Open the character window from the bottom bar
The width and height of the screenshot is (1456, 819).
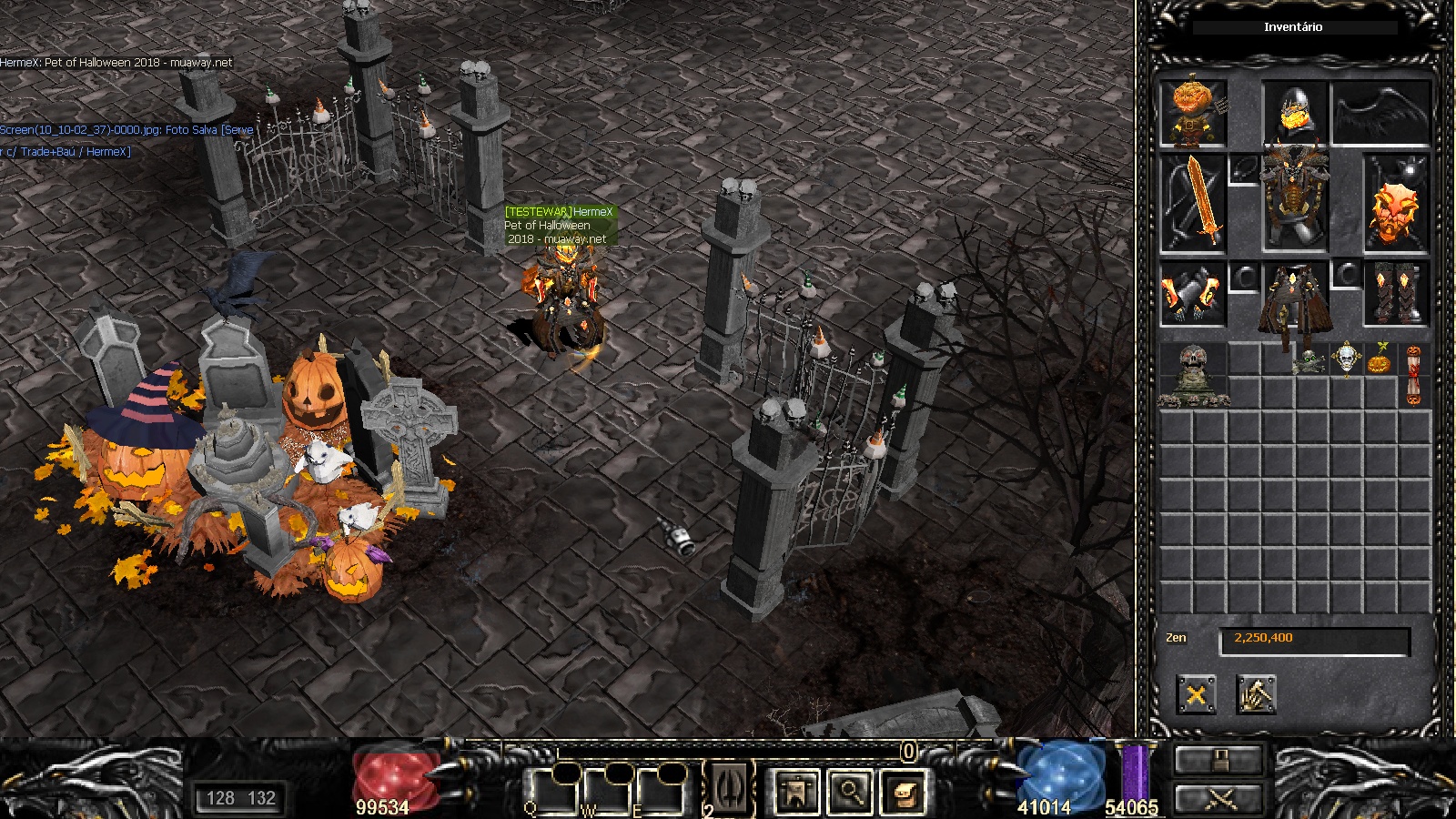(795, 790)
